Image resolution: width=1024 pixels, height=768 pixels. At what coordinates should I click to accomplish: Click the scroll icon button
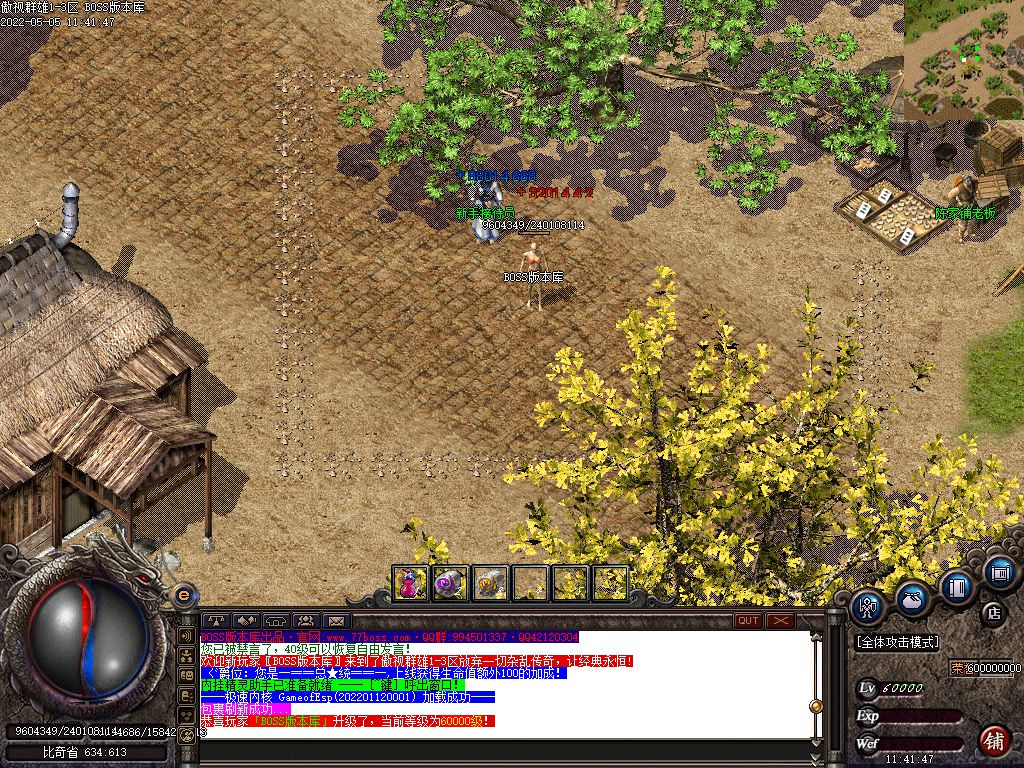[x=998, y=573]
